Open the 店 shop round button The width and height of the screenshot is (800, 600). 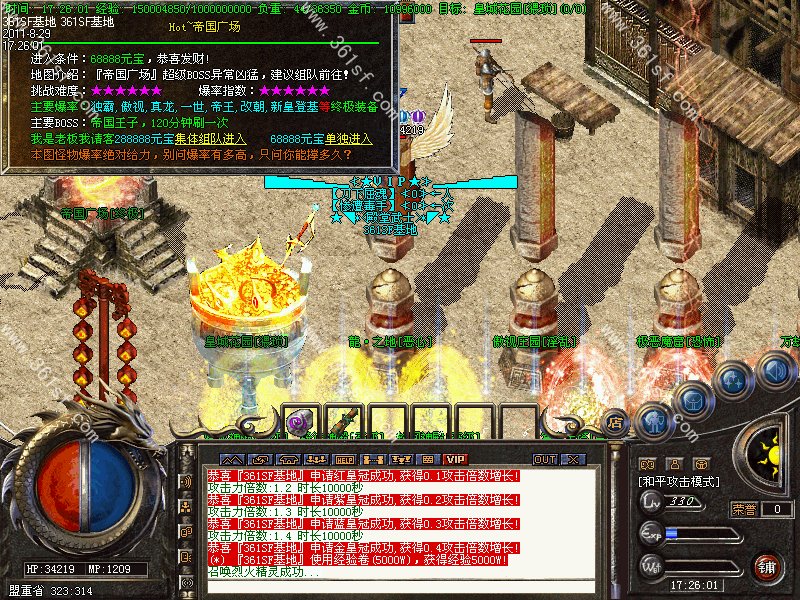[x=616, y=421]
